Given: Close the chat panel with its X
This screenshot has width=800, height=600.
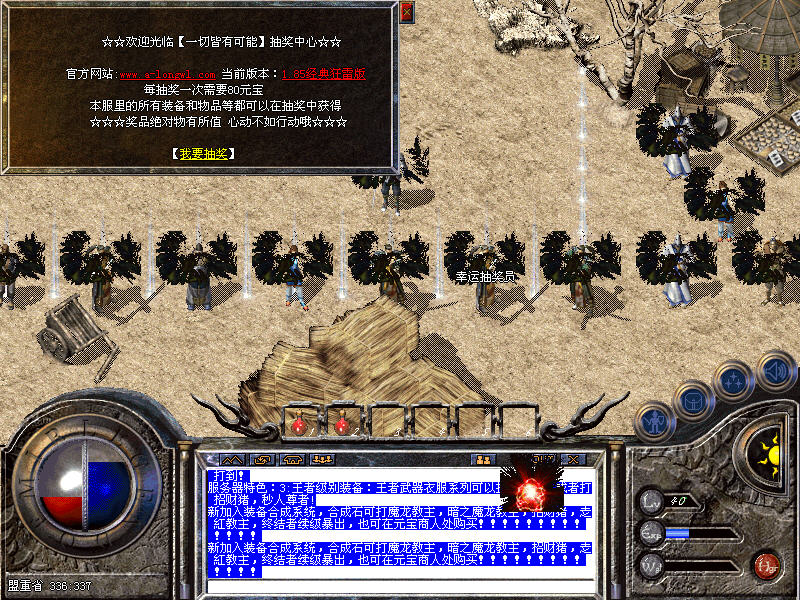Looking at the screenshot, I should (x=574, y=459).
